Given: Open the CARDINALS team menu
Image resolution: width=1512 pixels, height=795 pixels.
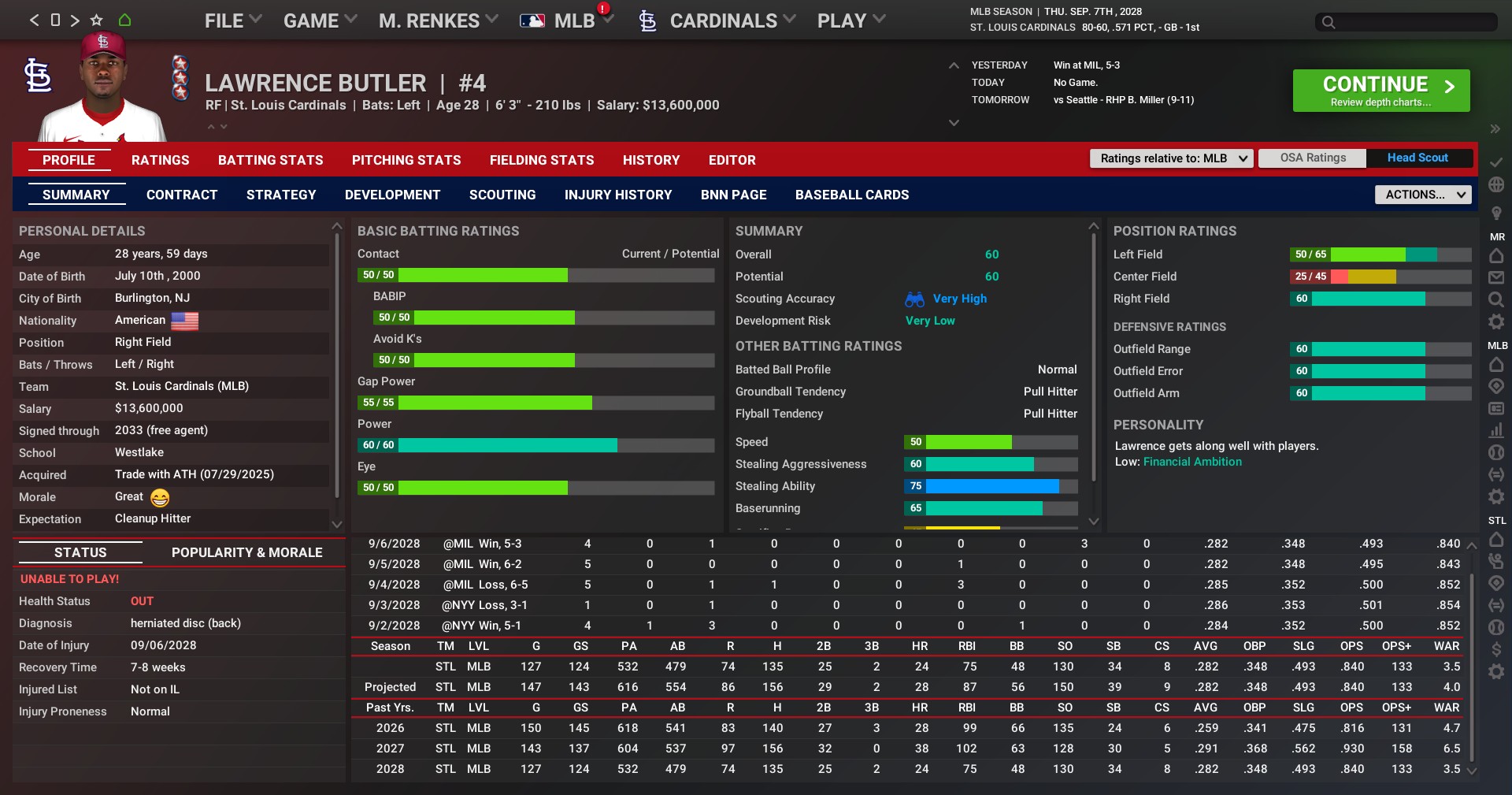Looking at the screenshot, I should [722, 21].
